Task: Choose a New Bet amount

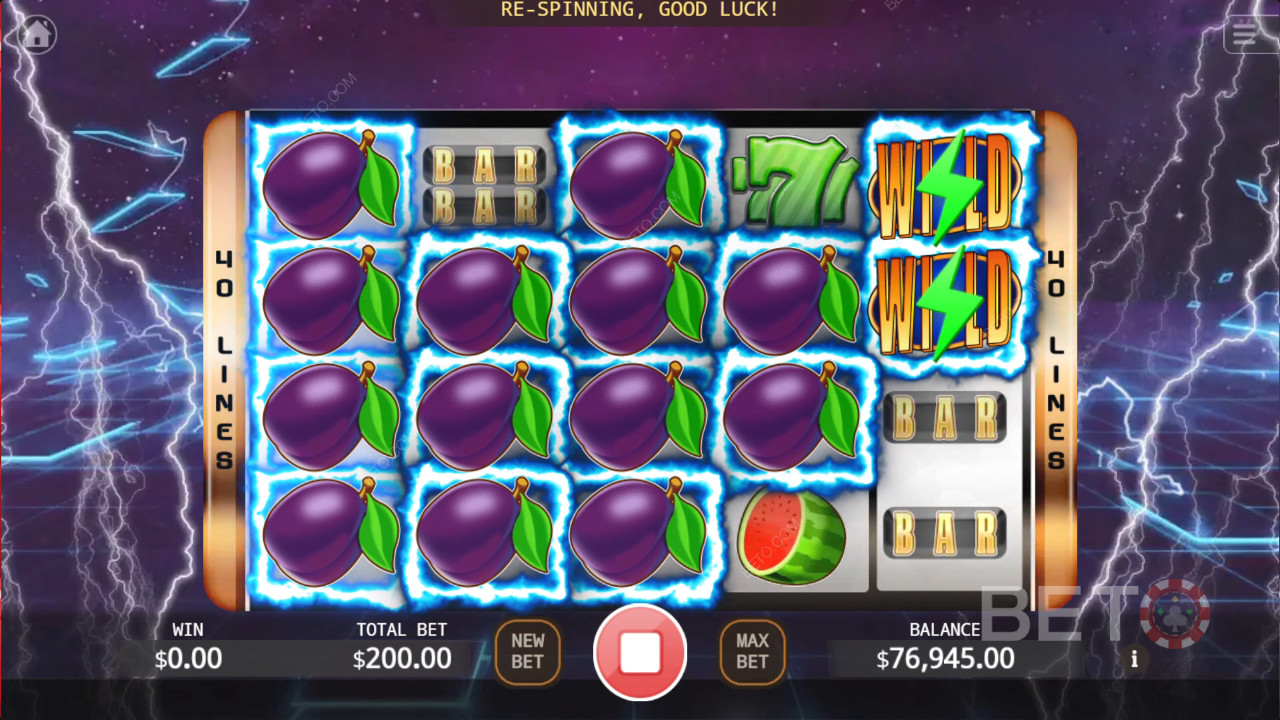Action: (x=527, y=652)
